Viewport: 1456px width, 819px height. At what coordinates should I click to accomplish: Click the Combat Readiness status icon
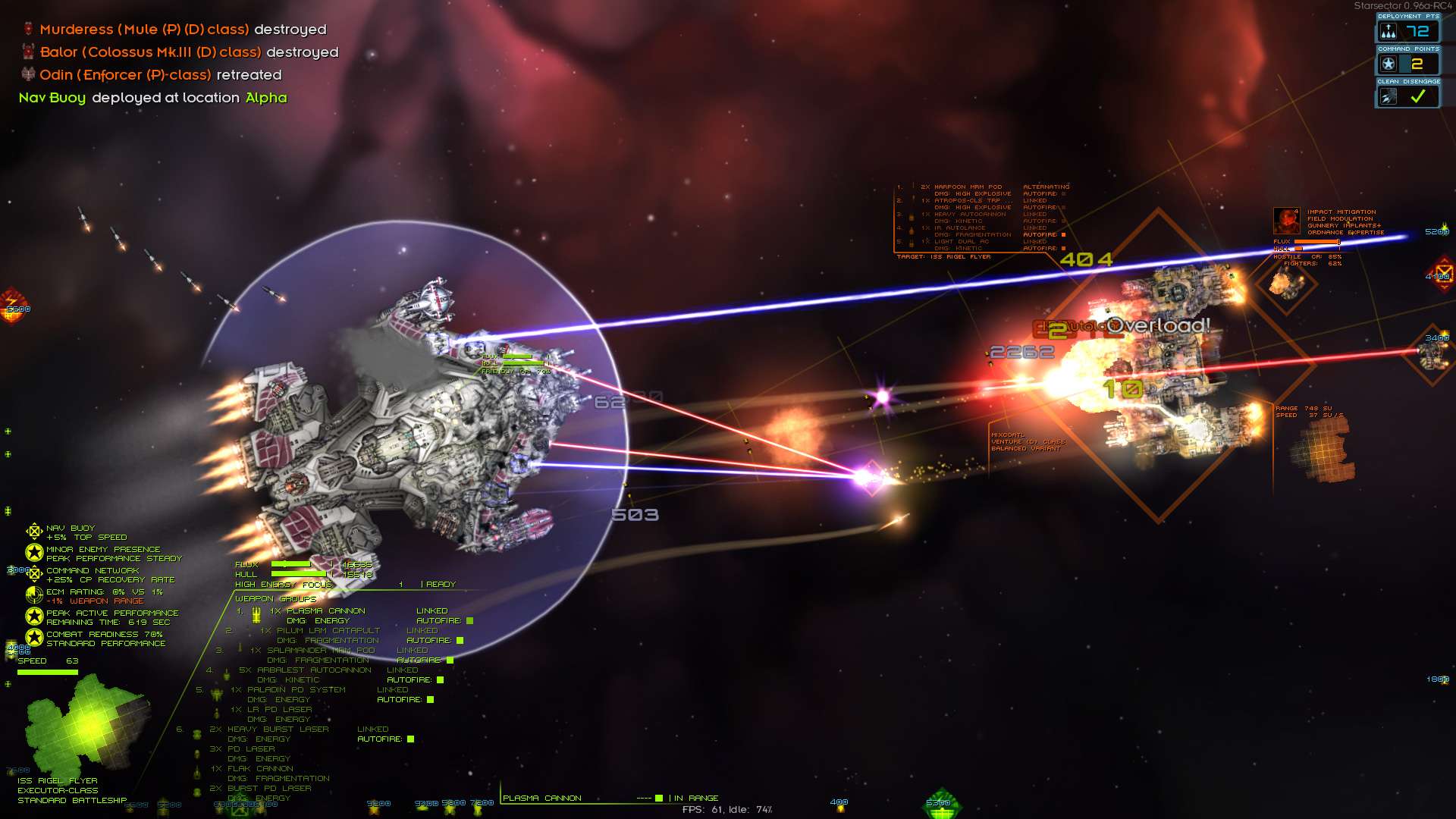34,638
